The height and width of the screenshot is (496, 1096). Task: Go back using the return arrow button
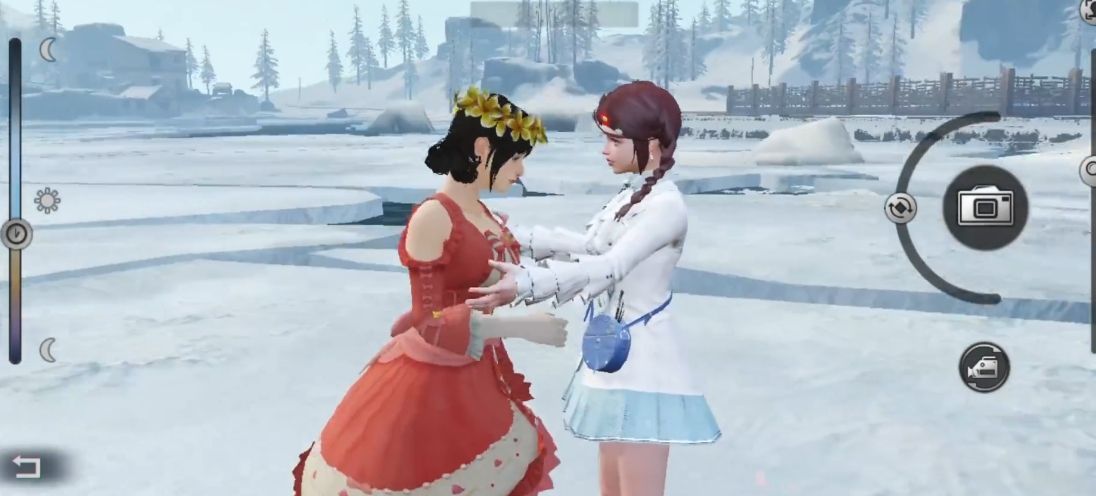click(27, 466)
